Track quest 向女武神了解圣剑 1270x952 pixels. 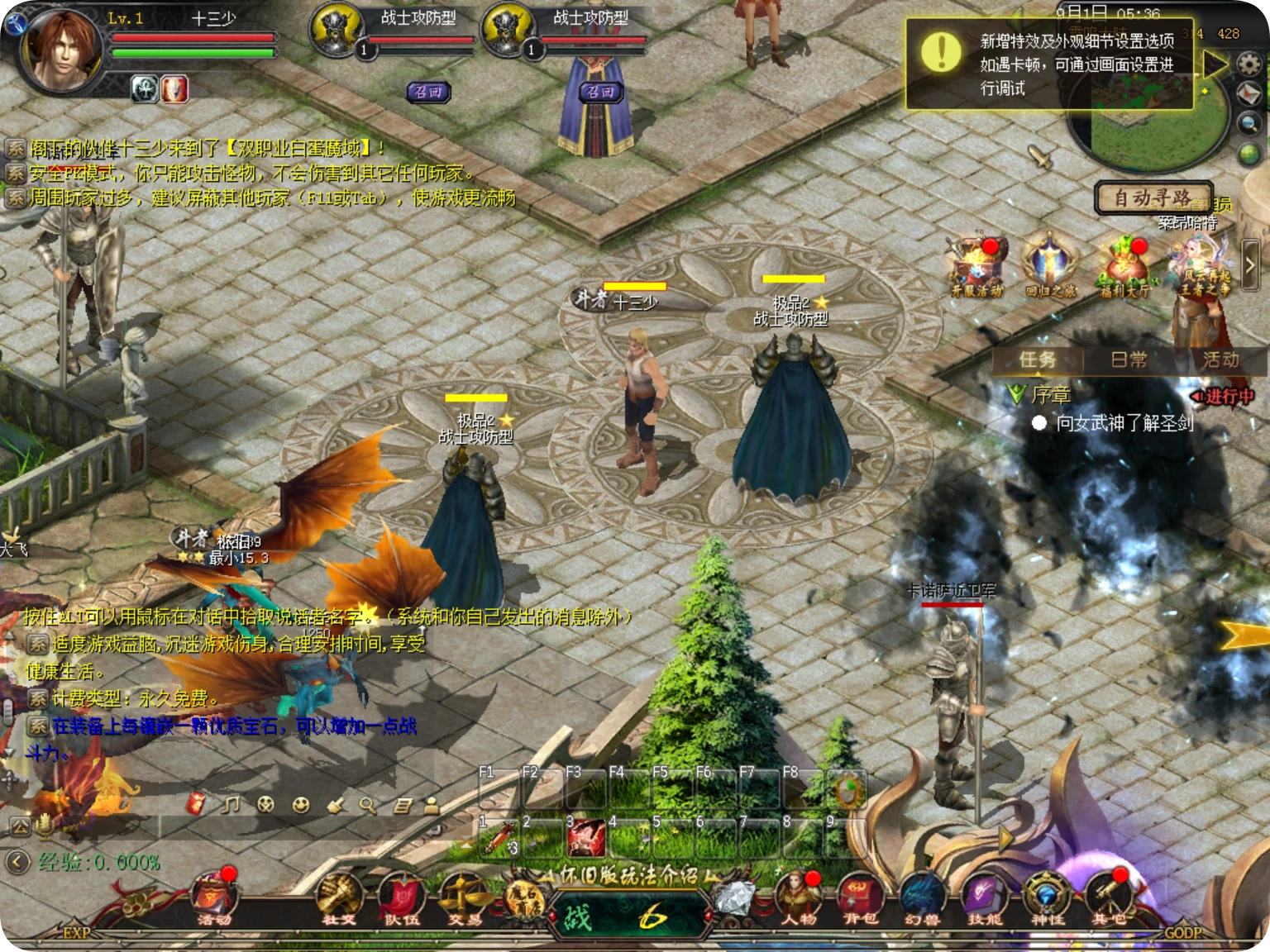tap(1124, 423)
